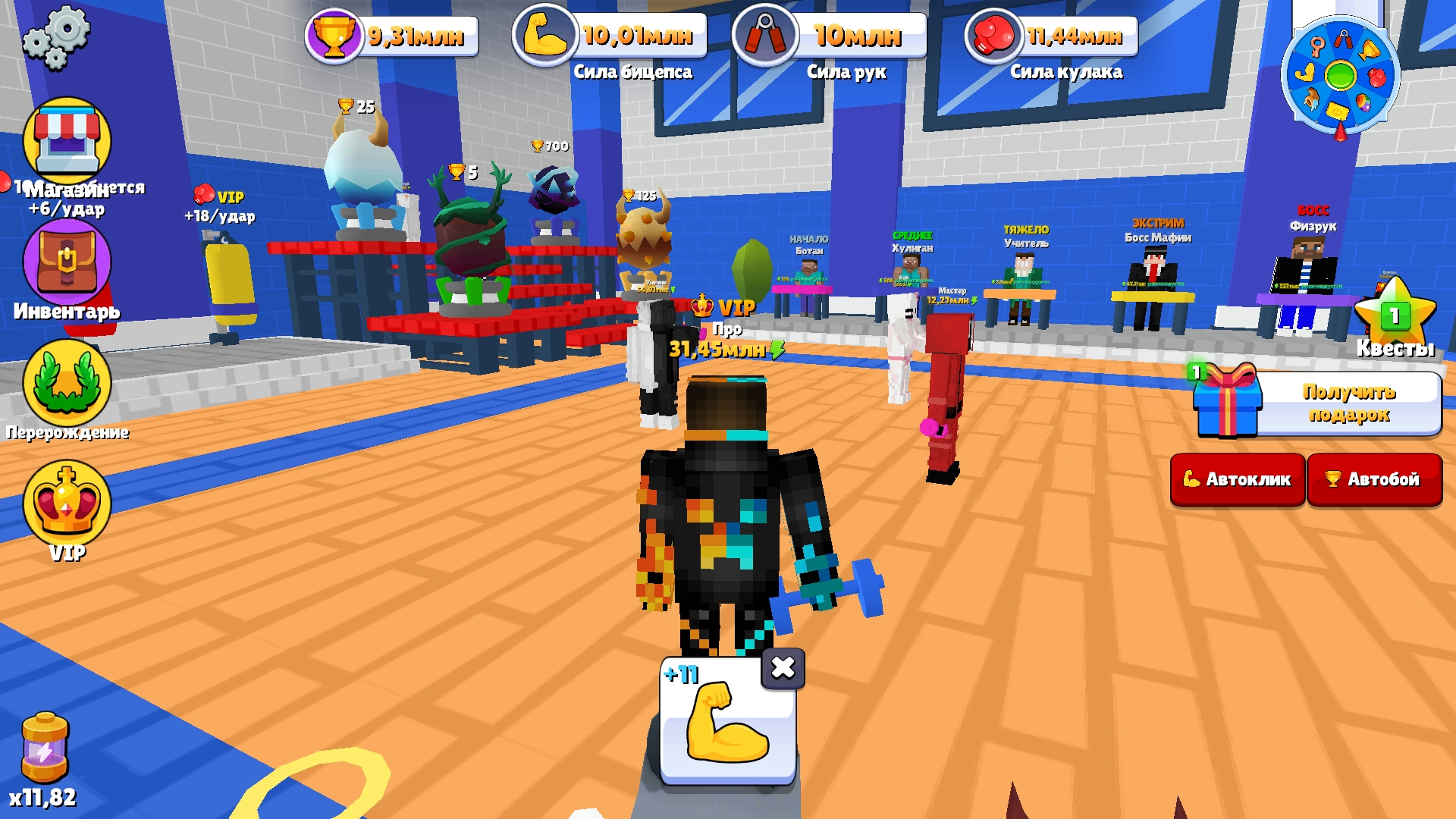Enable Автобой auto-battle mode
Viewport: 1456px width, 819px height.
coord(1375,479)
